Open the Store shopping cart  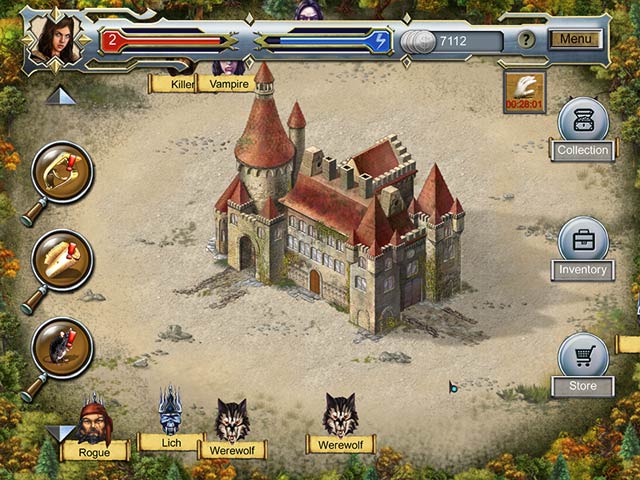tap(583, 358)
